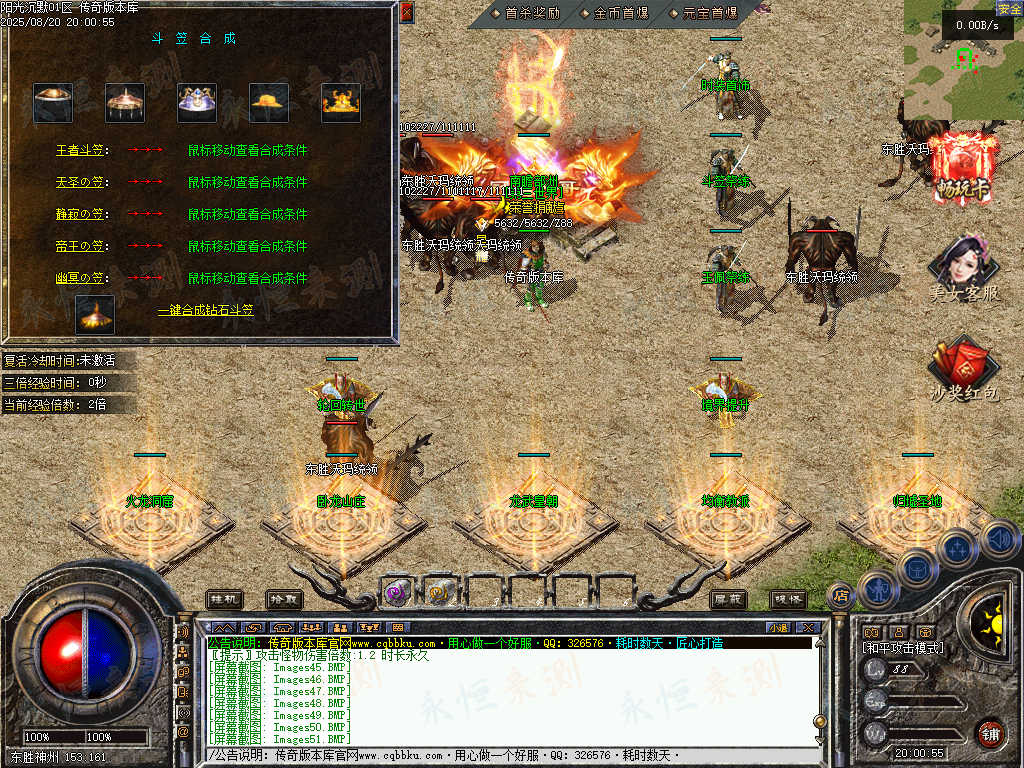Contact 美女客服 customer service
The width and height of the screenshot is (1024, 768).
pos(964,269)
